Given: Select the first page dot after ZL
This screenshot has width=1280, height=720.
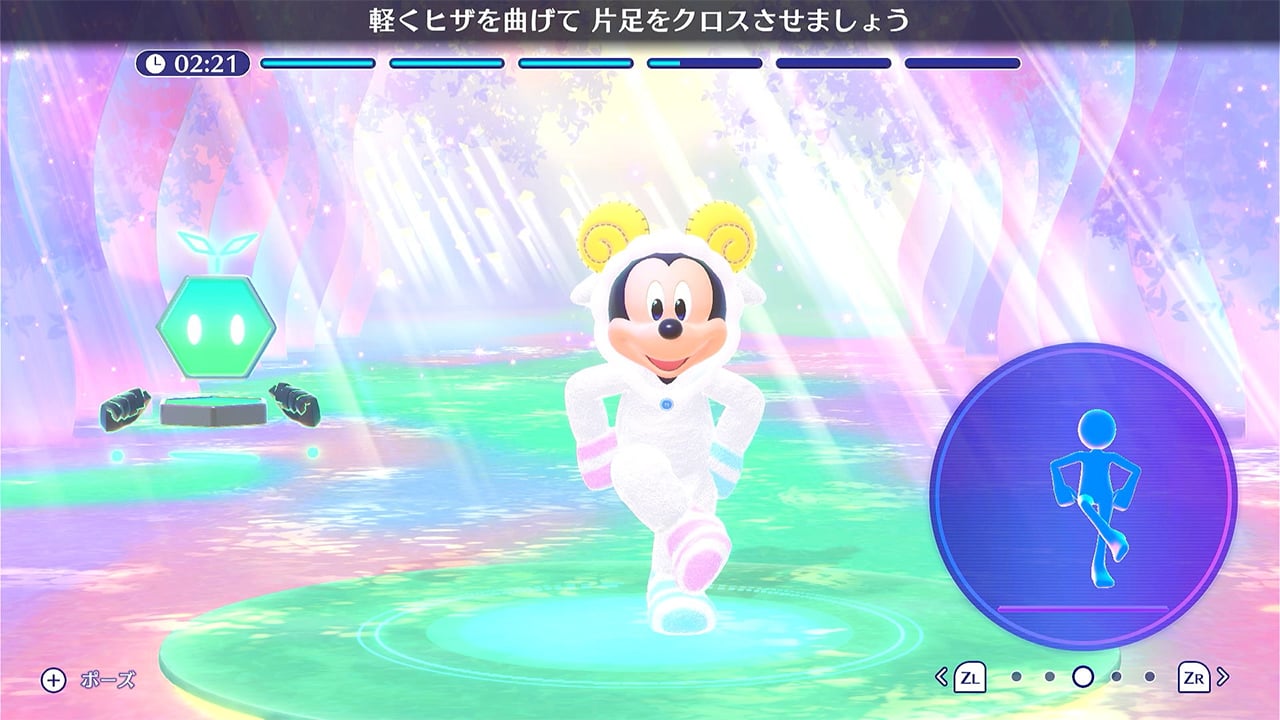Looking at the screenshot, I should 1015,677.
